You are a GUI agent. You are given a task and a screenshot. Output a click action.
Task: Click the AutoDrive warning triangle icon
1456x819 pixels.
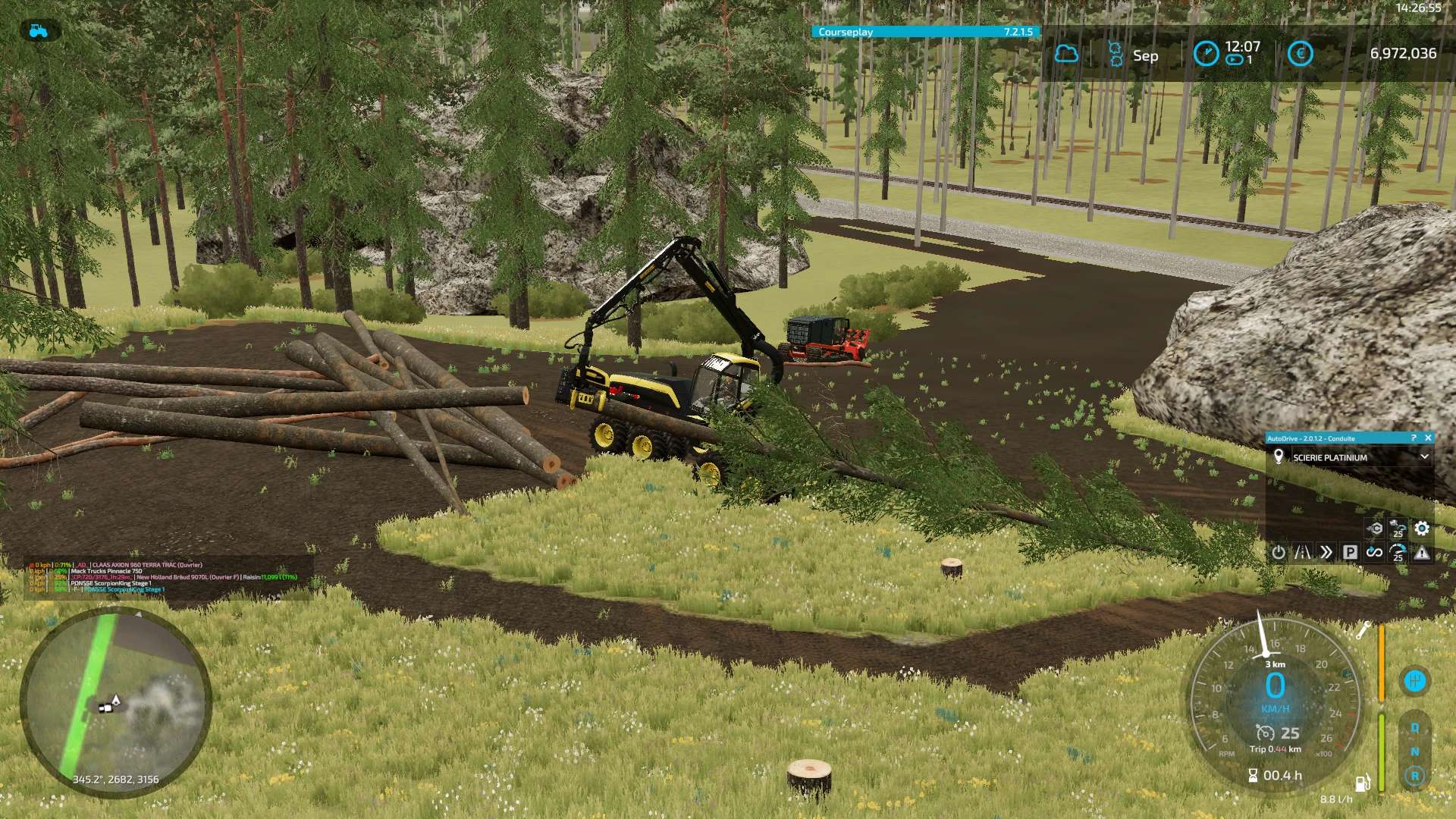pos(1422,553)
